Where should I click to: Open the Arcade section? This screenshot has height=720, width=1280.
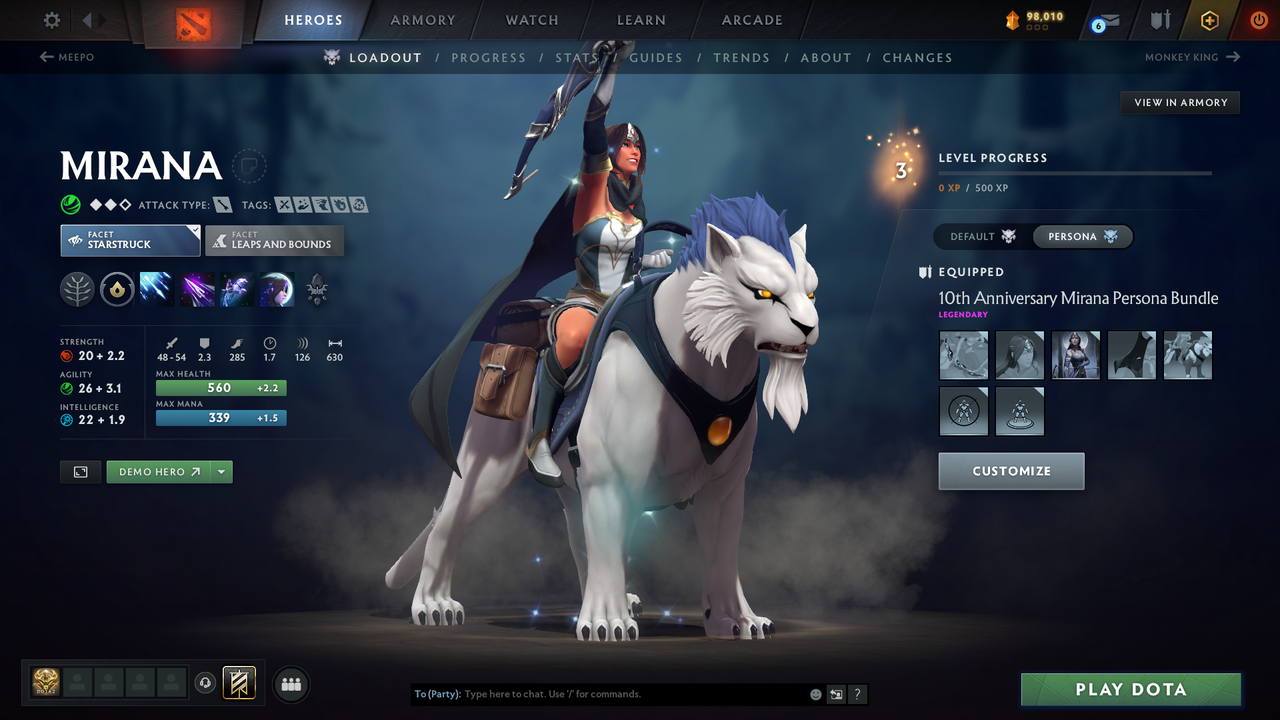[x=752, y=20]
